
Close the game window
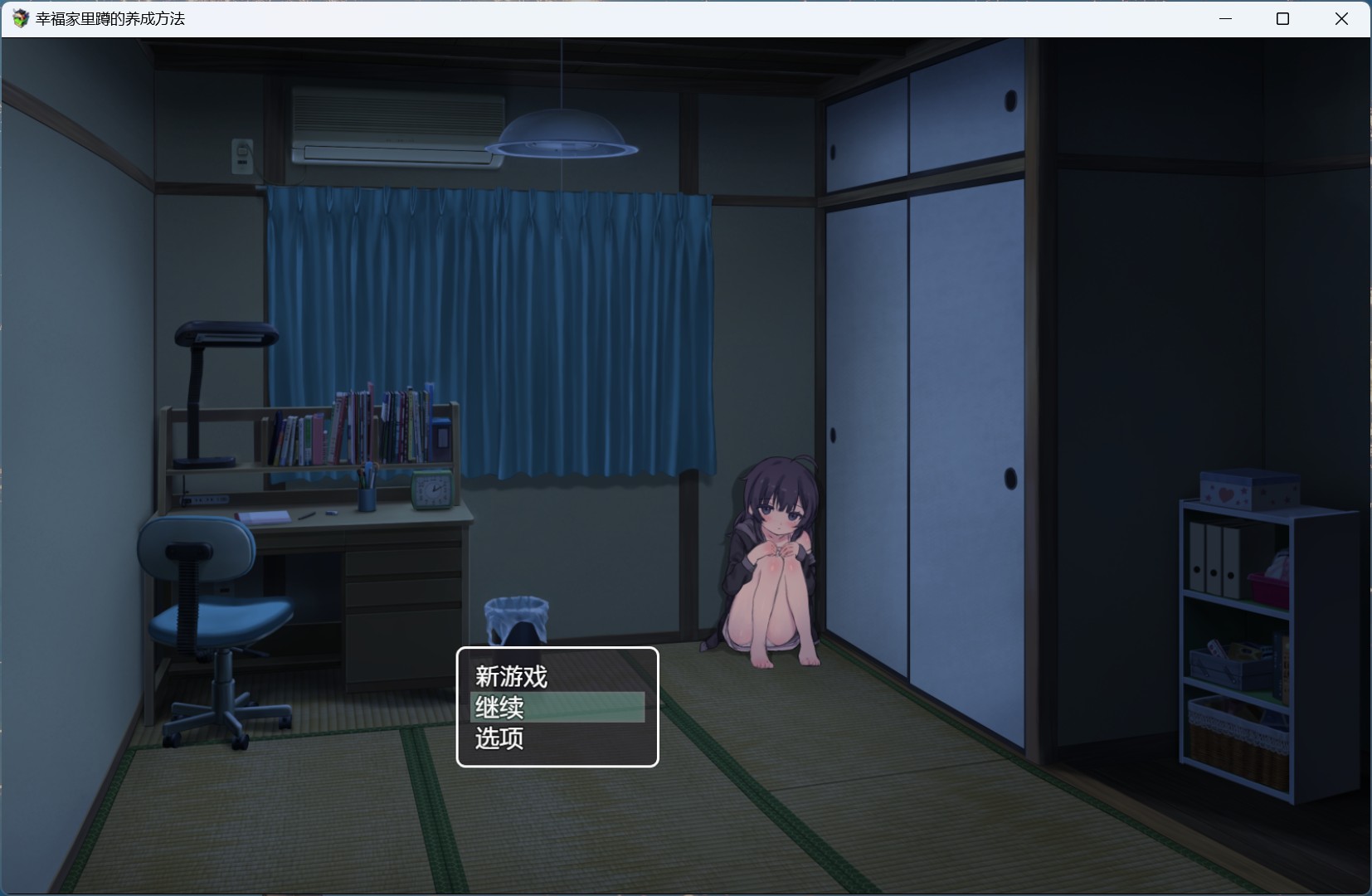[1341, 17]
